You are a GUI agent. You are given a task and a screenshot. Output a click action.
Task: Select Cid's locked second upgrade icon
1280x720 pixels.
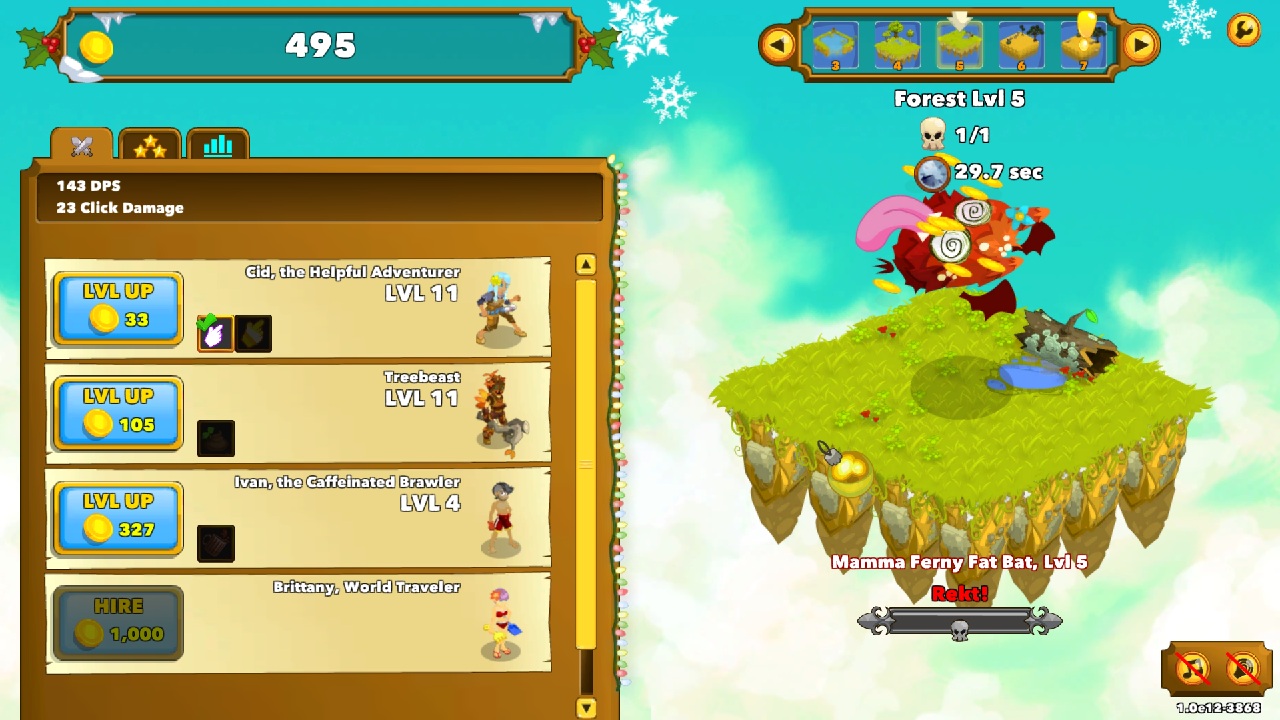tap(253, 333)
